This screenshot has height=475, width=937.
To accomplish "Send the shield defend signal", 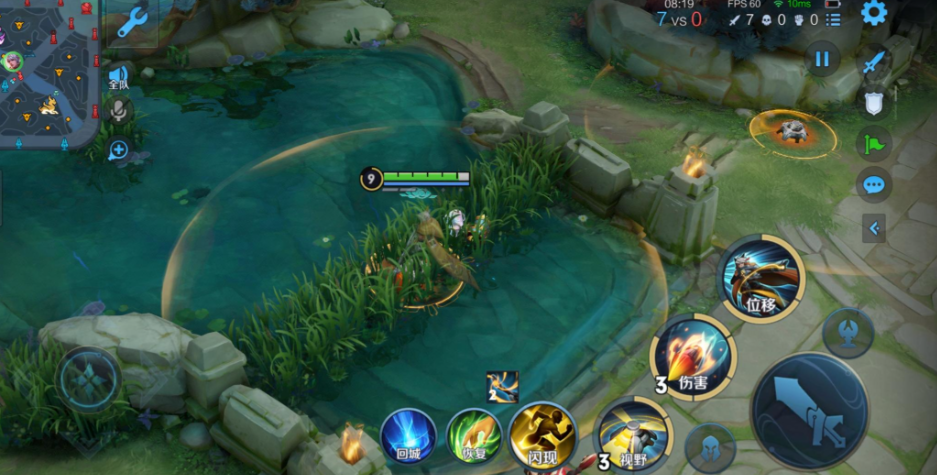I will point(873,103).
